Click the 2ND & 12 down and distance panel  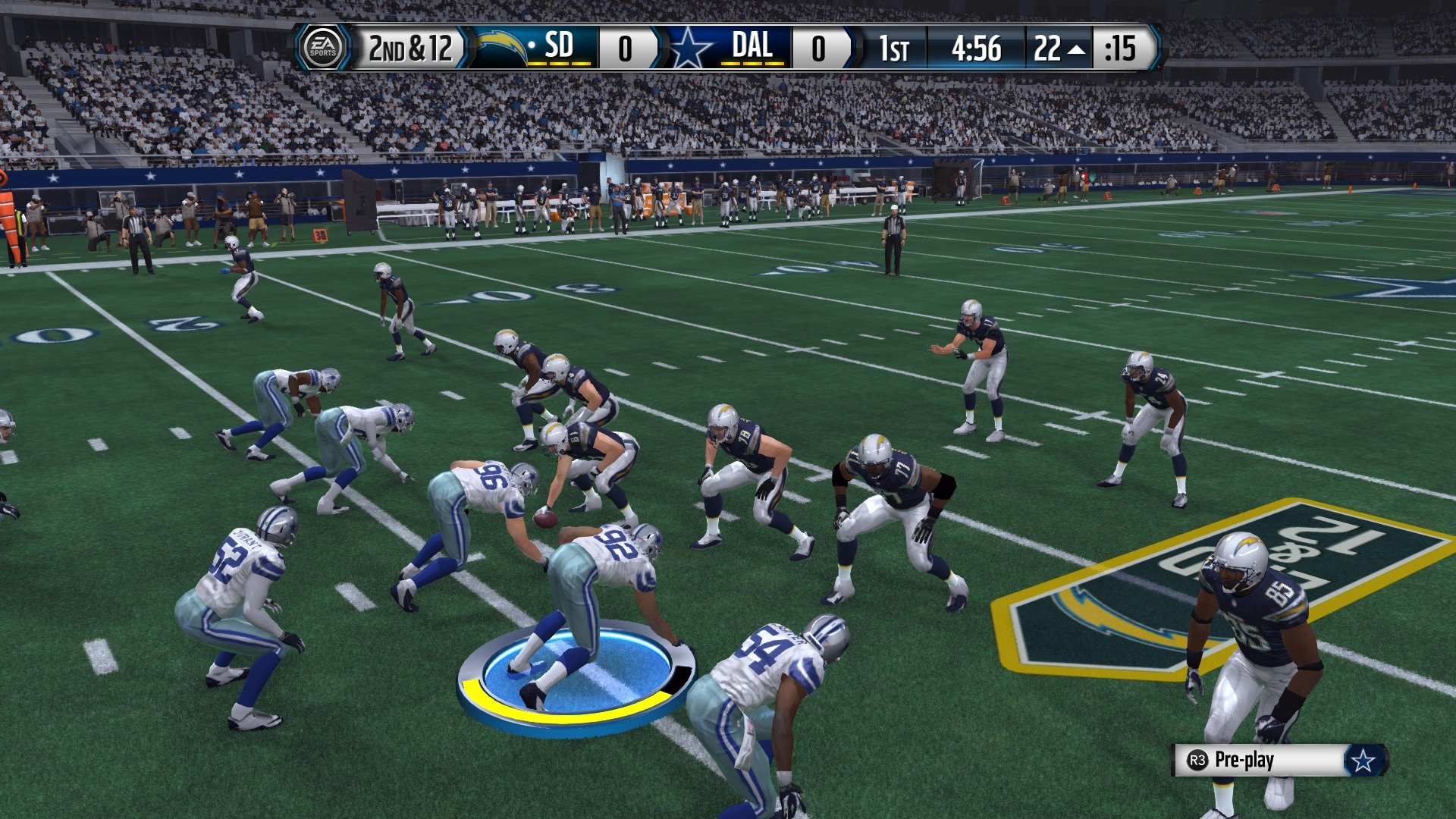point(409,47)
